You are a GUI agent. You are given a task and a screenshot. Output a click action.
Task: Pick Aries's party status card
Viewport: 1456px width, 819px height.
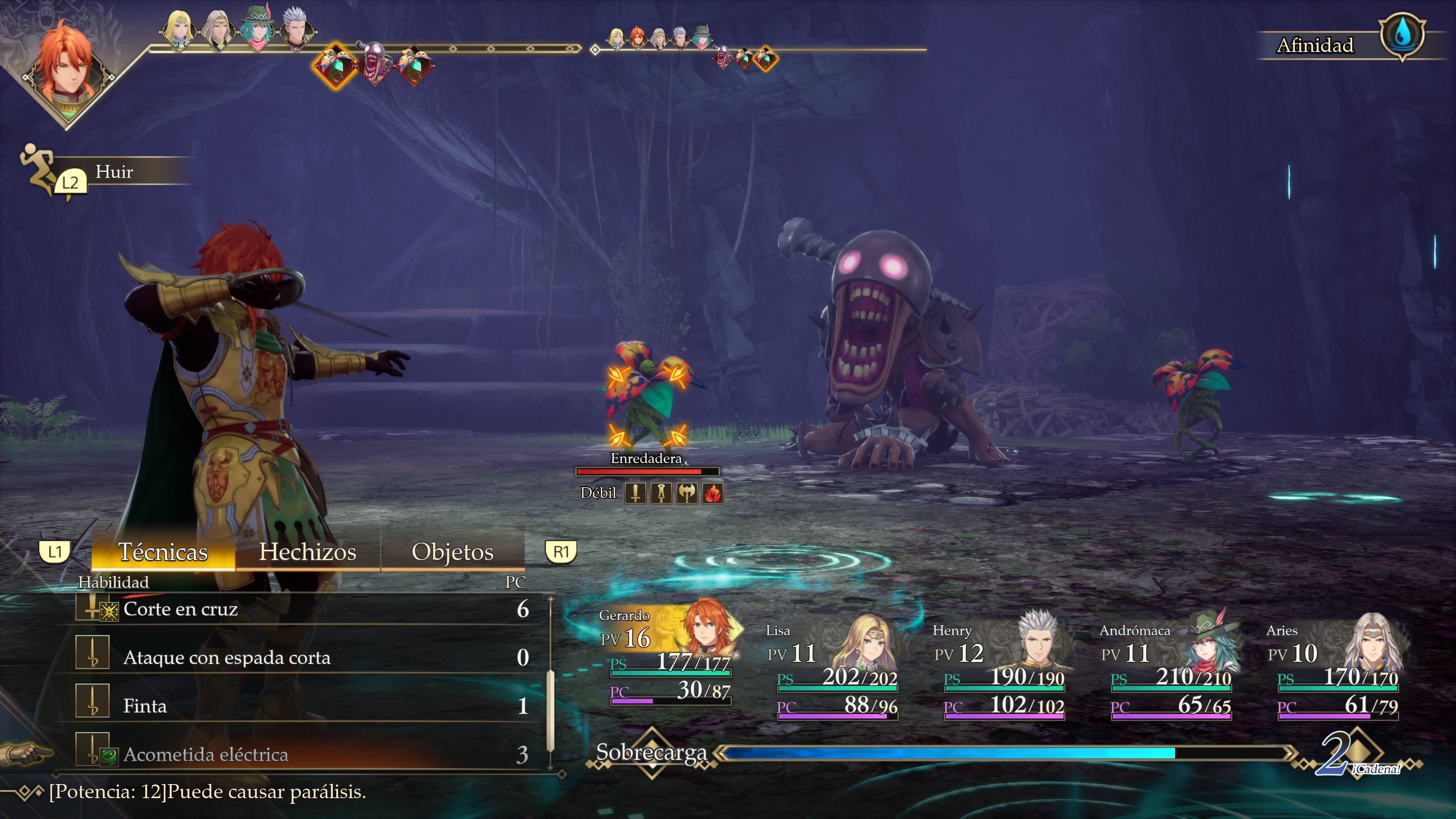click(x=1337, y=670)
